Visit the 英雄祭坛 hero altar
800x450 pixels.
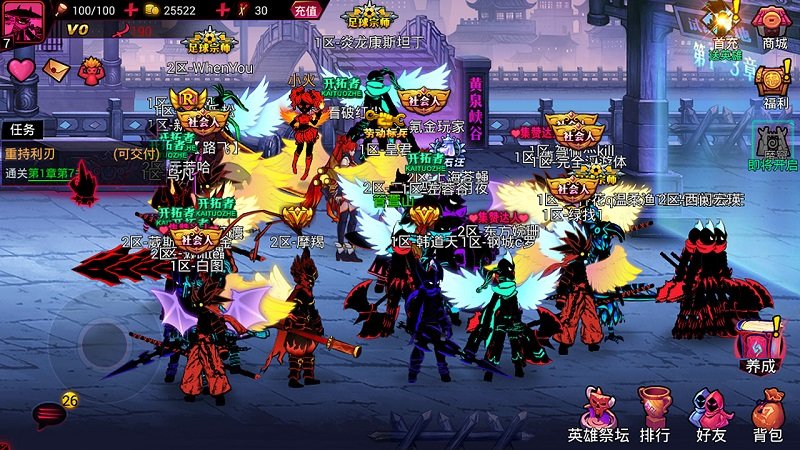point(598,415)
